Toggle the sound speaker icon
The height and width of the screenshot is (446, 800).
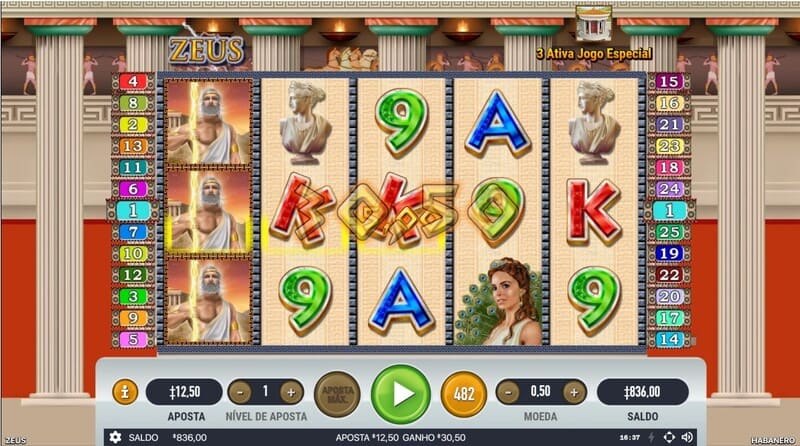click(687, 437)
